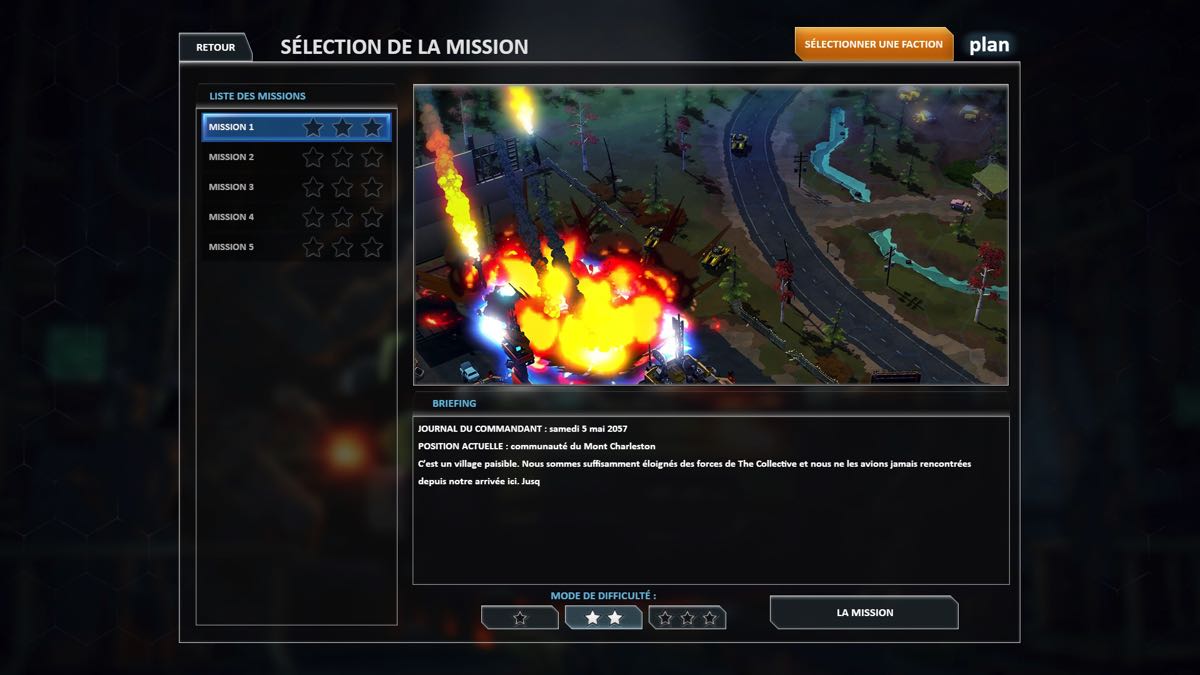
Task: Choose Mission 5 entry
Action: 296,247
